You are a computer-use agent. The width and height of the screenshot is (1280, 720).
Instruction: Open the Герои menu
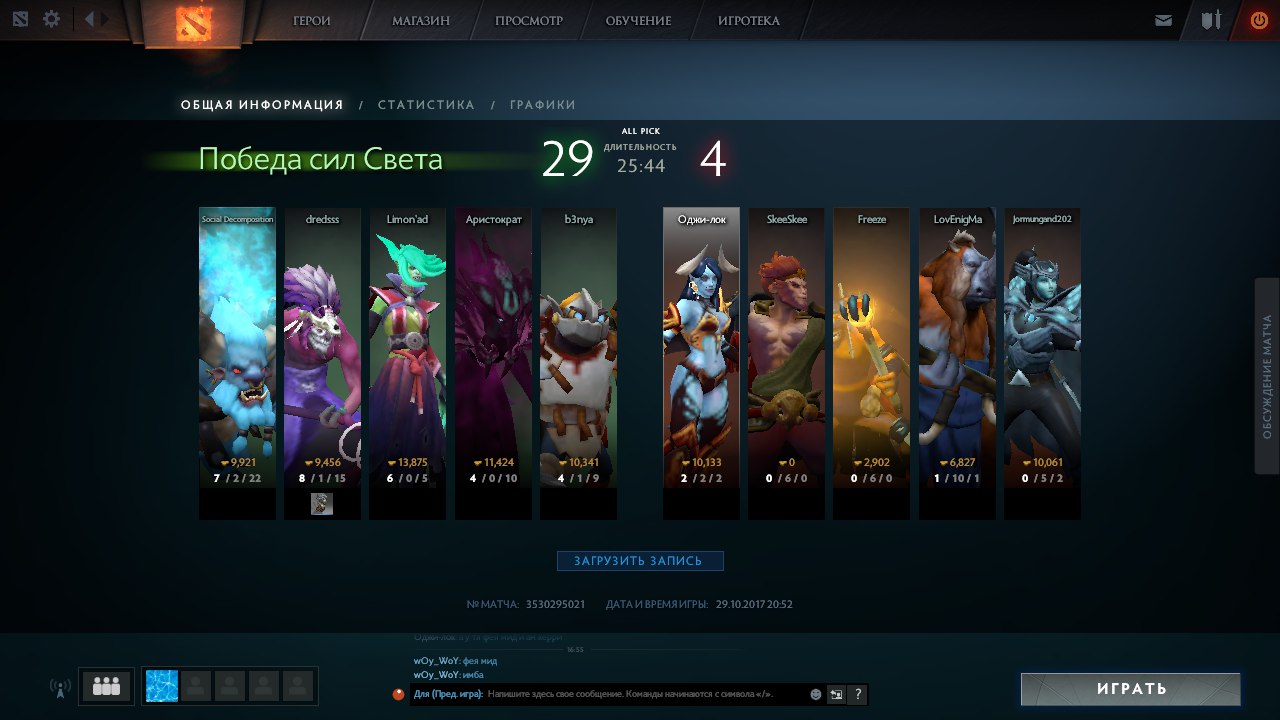tap(312, 21)
